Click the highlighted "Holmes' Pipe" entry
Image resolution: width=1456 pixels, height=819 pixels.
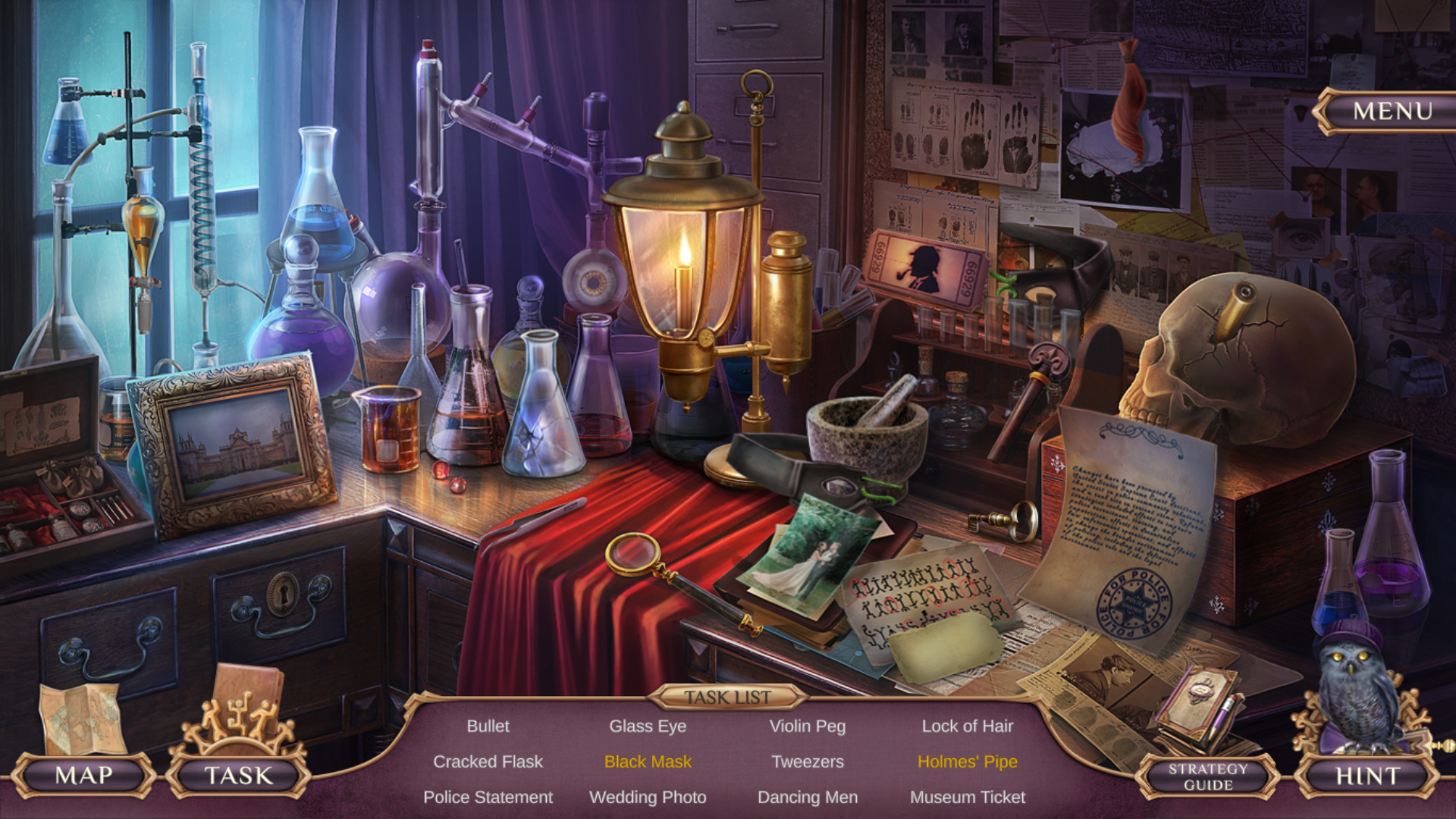[967, 761]
